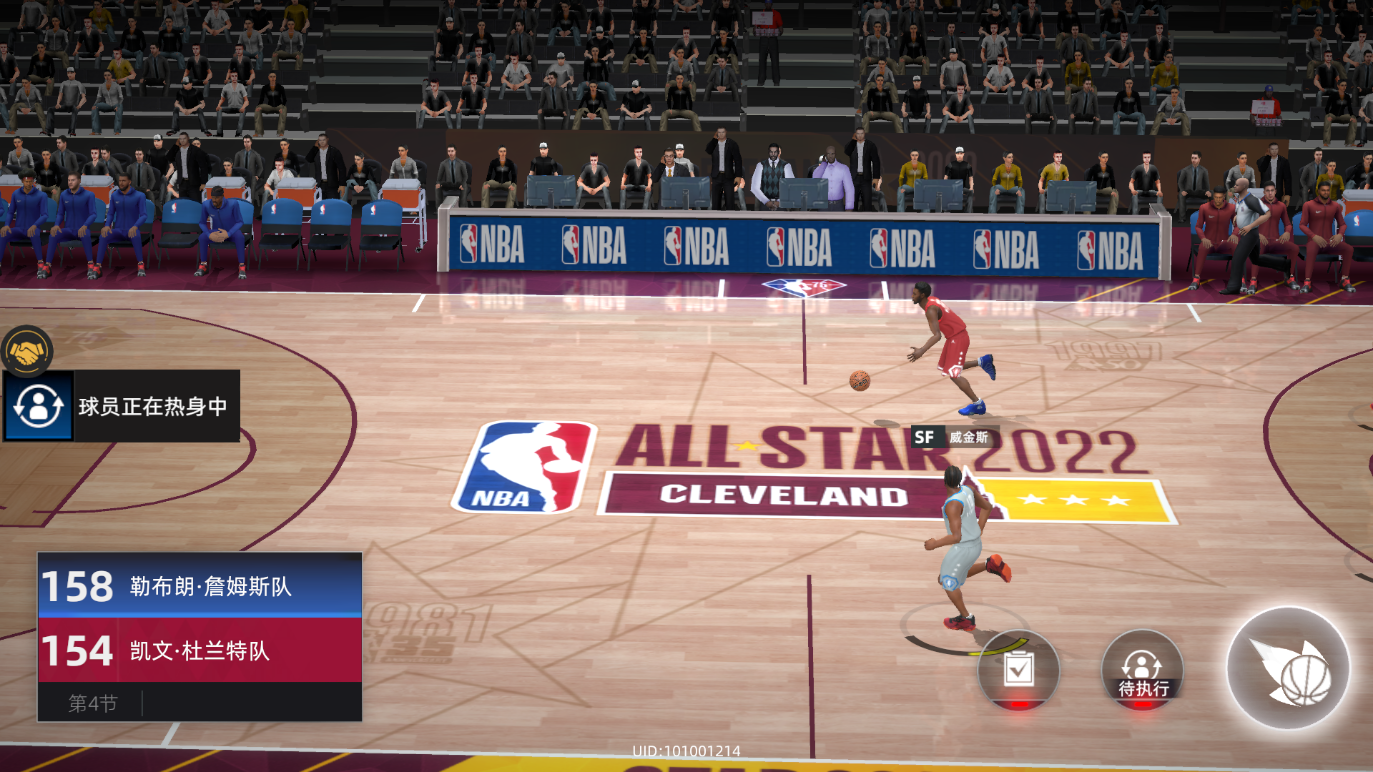
Task: Click the golden handshake icon
Action: (x=27, y=351)
